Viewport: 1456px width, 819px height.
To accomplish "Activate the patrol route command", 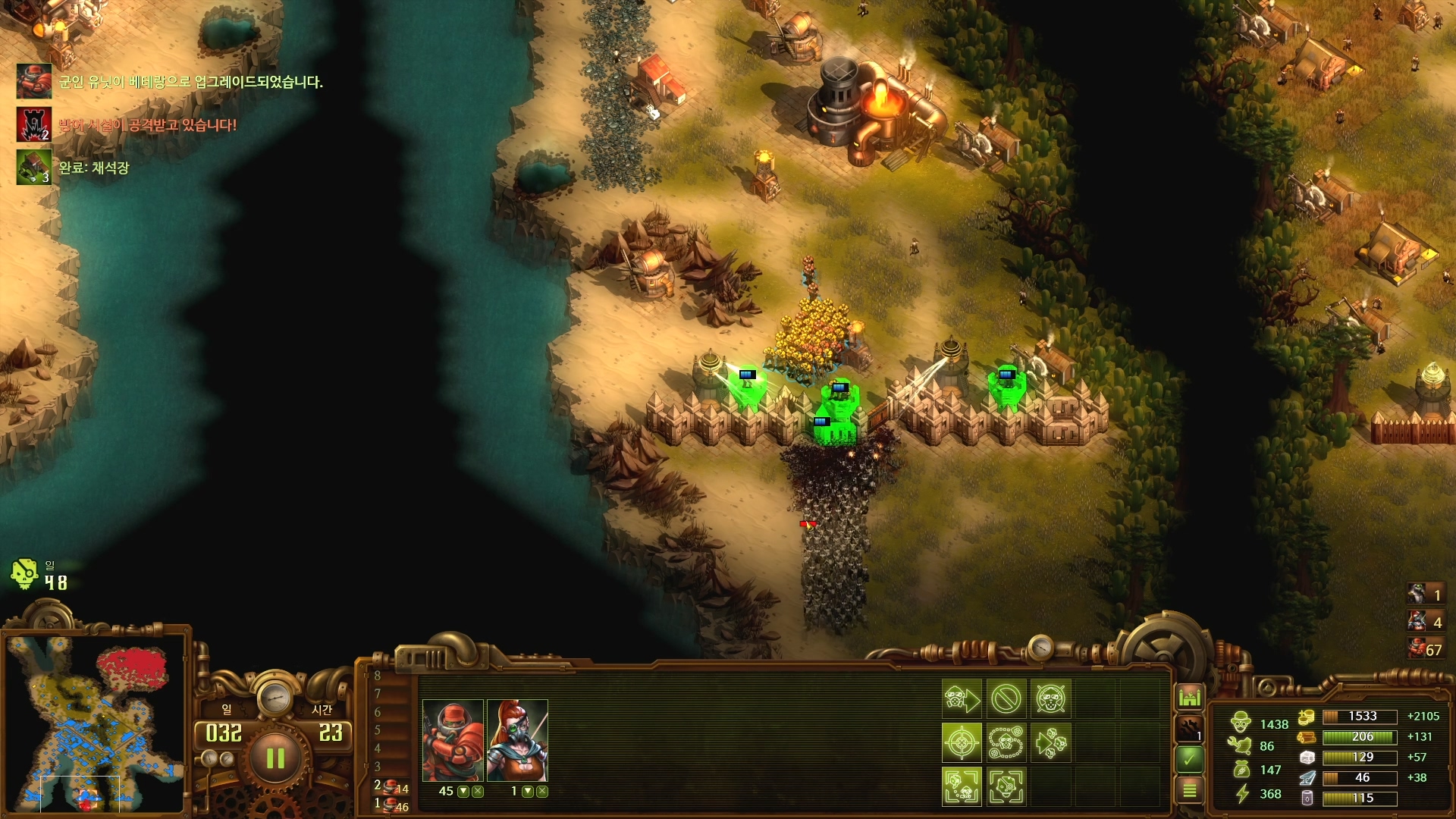I will (x=1006, y=742).
